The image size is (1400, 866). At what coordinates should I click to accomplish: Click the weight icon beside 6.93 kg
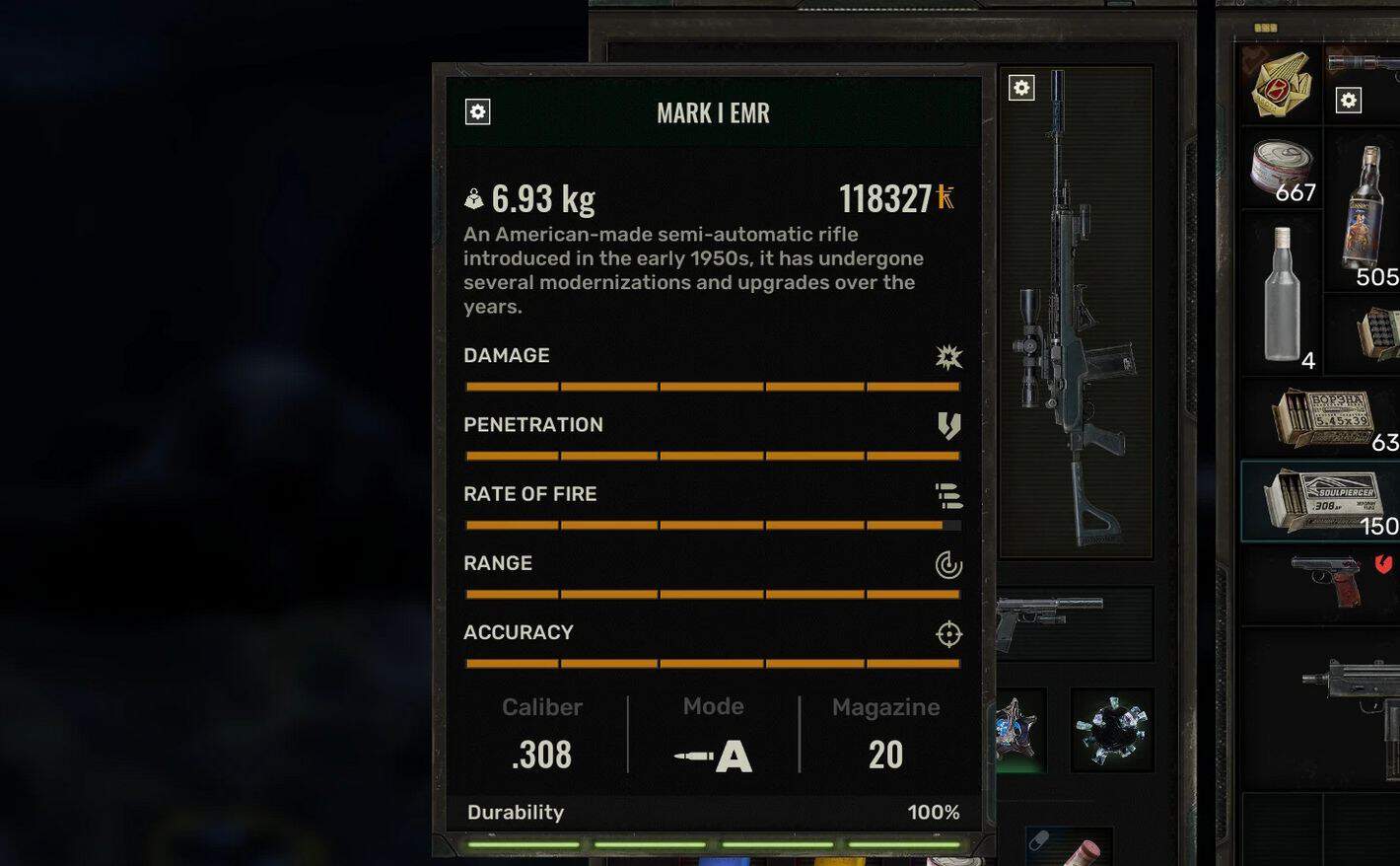point(474,197)
